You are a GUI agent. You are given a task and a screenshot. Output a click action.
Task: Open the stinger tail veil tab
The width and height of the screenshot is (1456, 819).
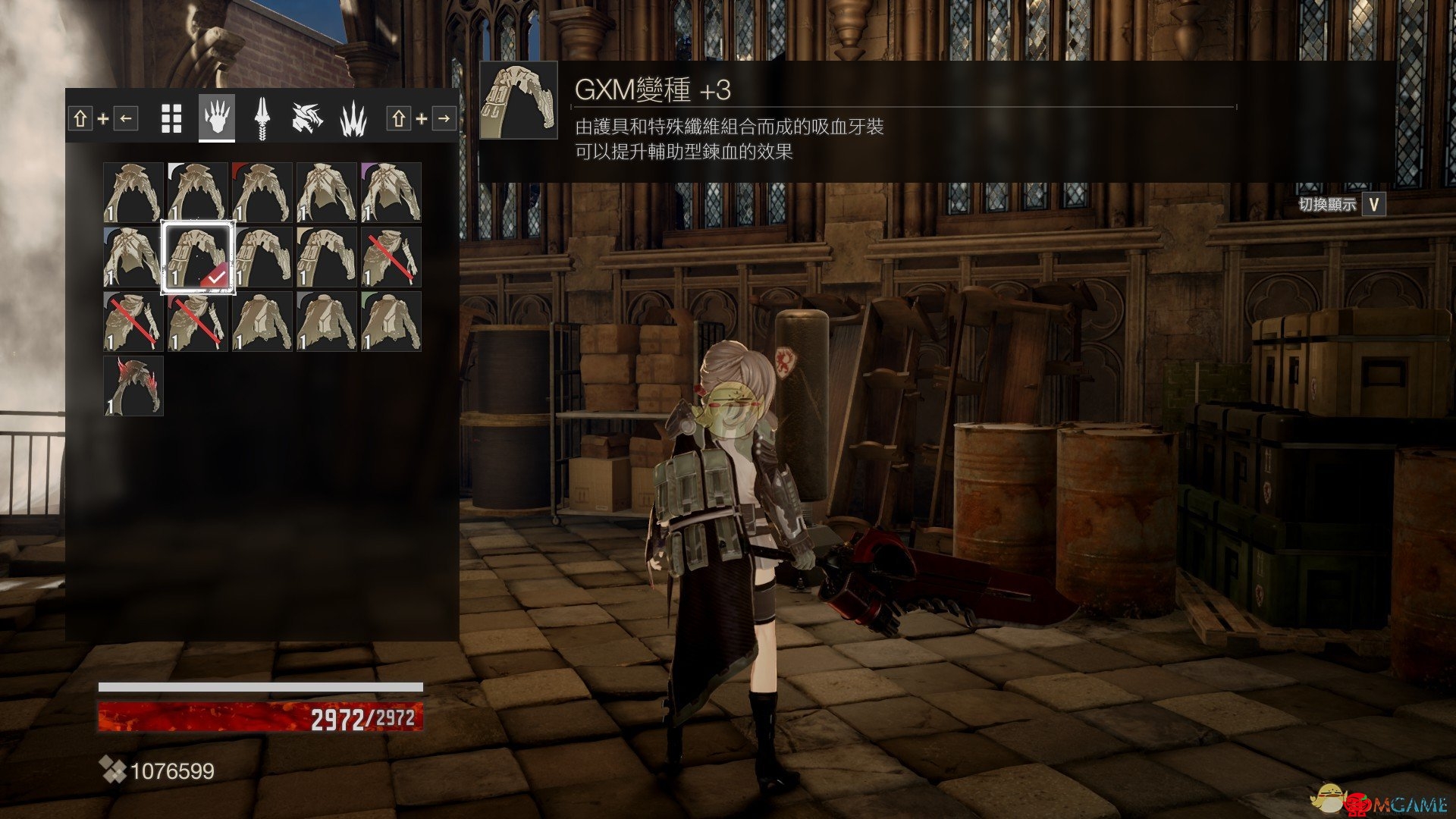[262, 118]
